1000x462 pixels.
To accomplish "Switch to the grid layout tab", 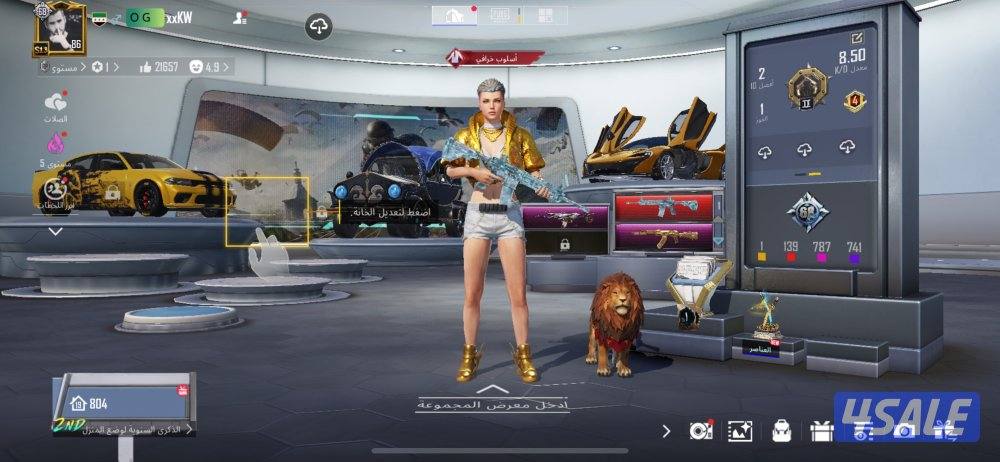I will click(x=545, y=15).
